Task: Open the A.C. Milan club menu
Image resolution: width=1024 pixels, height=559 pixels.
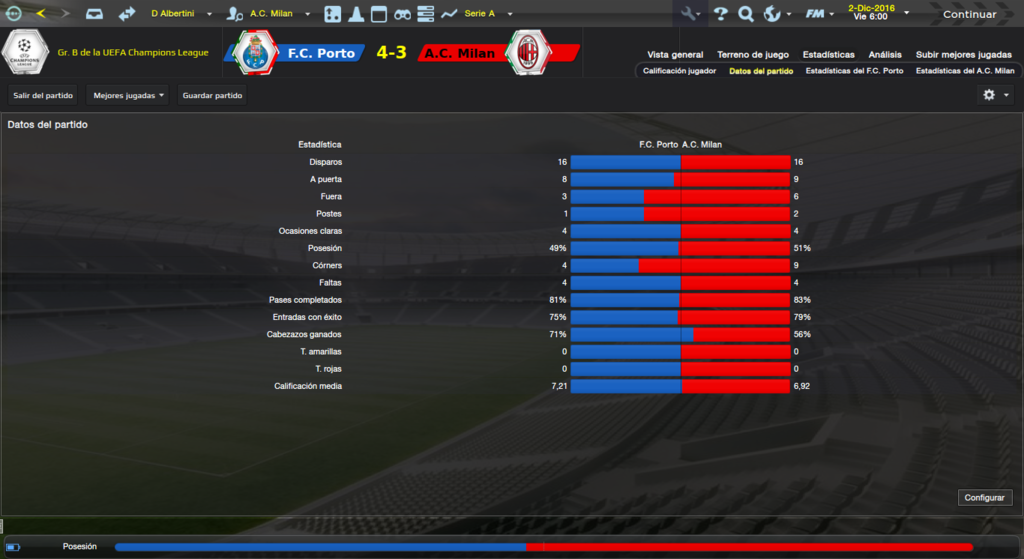Action: click(276, 14)
